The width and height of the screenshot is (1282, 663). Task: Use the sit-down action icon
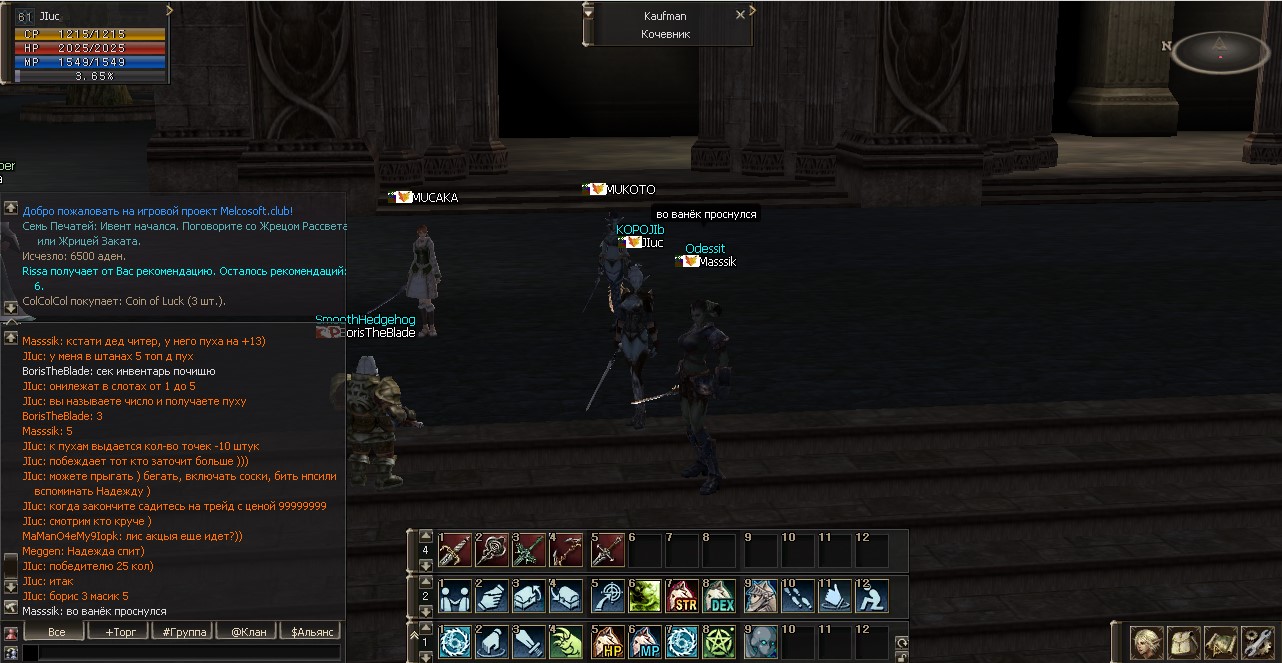[872, 596]
